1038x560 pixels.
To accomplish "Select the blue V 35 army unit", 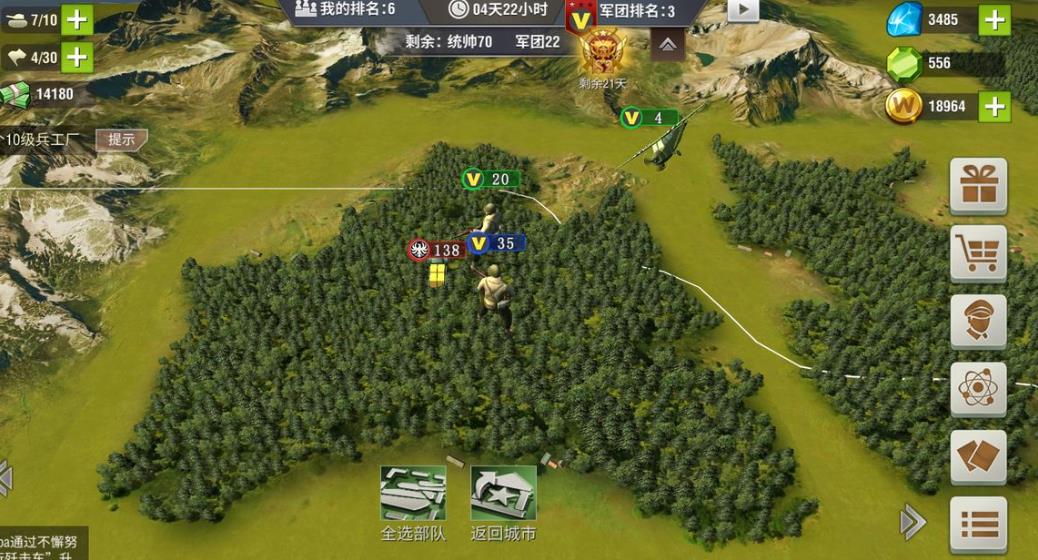I will (496, 243).
